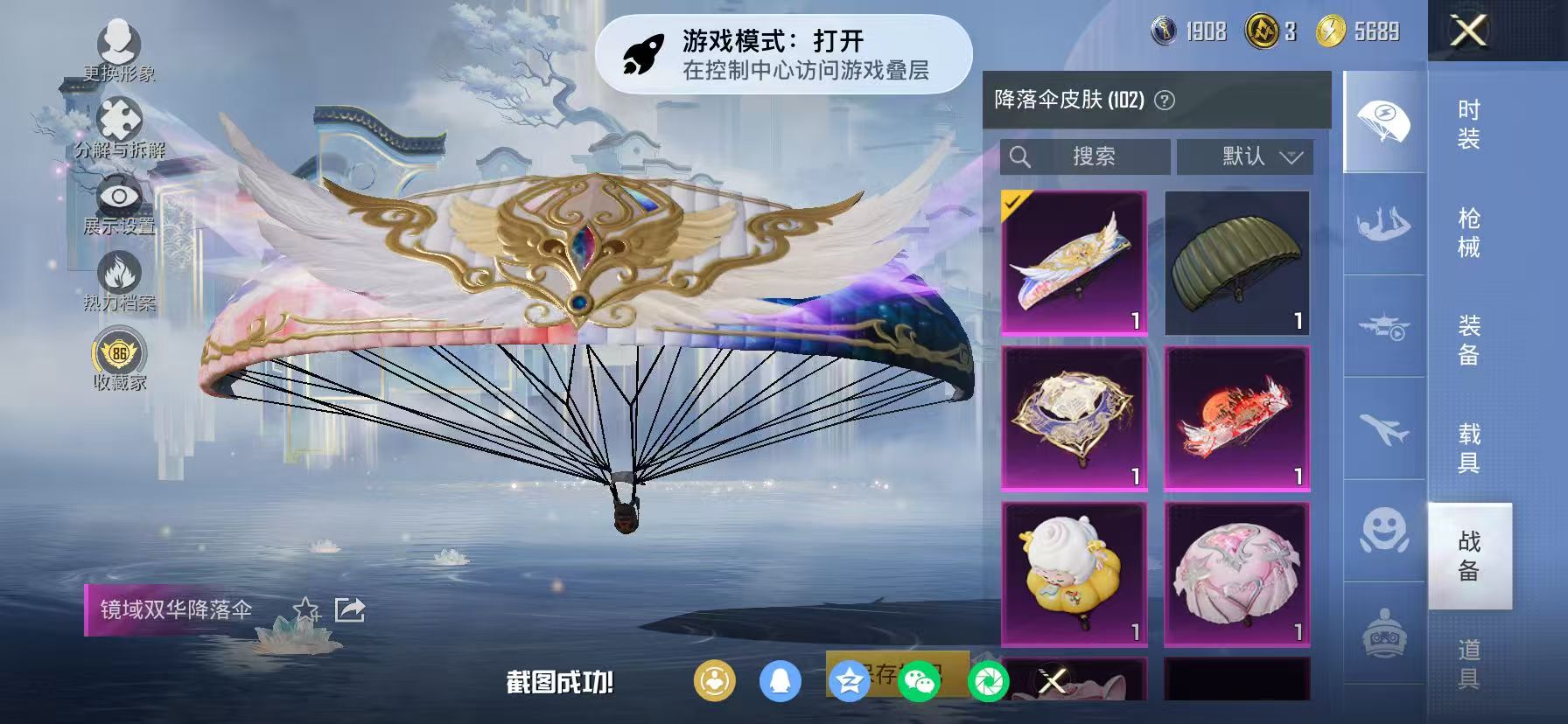
Task: Dismiss the 游戏模式 overlay notification
Action: coord(792,54)
